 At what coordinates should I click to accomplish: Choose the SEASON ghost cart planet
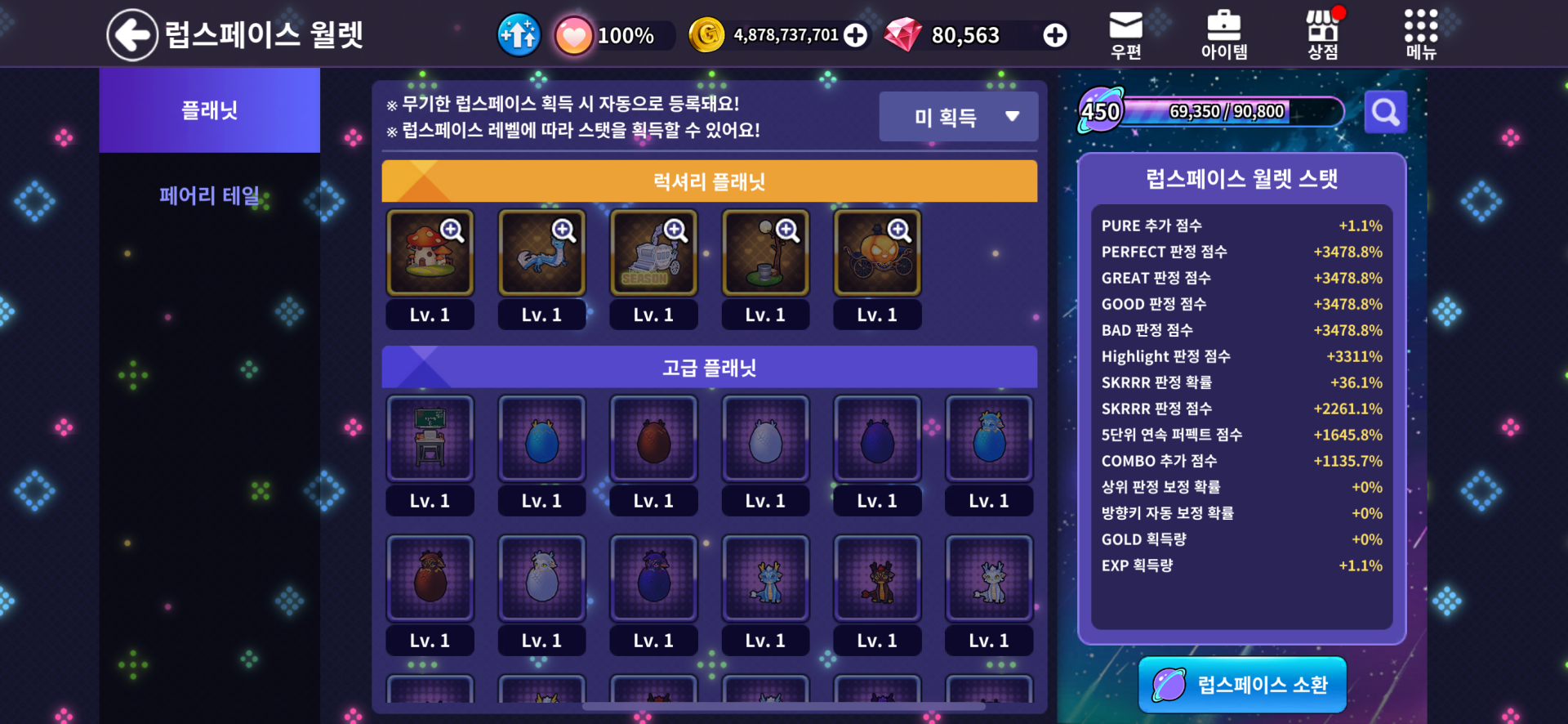click(653, 253)
